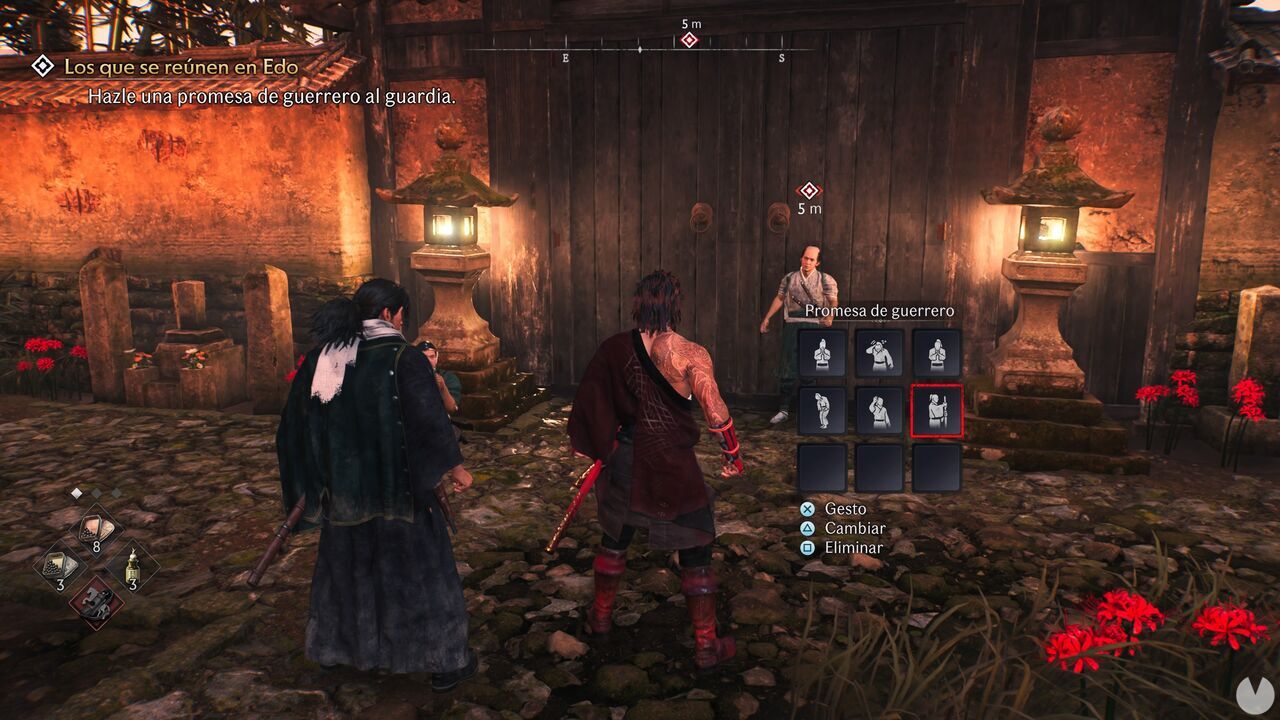Select the bowing gesture icon
1280x720 pixels.
tap(821, 408)
